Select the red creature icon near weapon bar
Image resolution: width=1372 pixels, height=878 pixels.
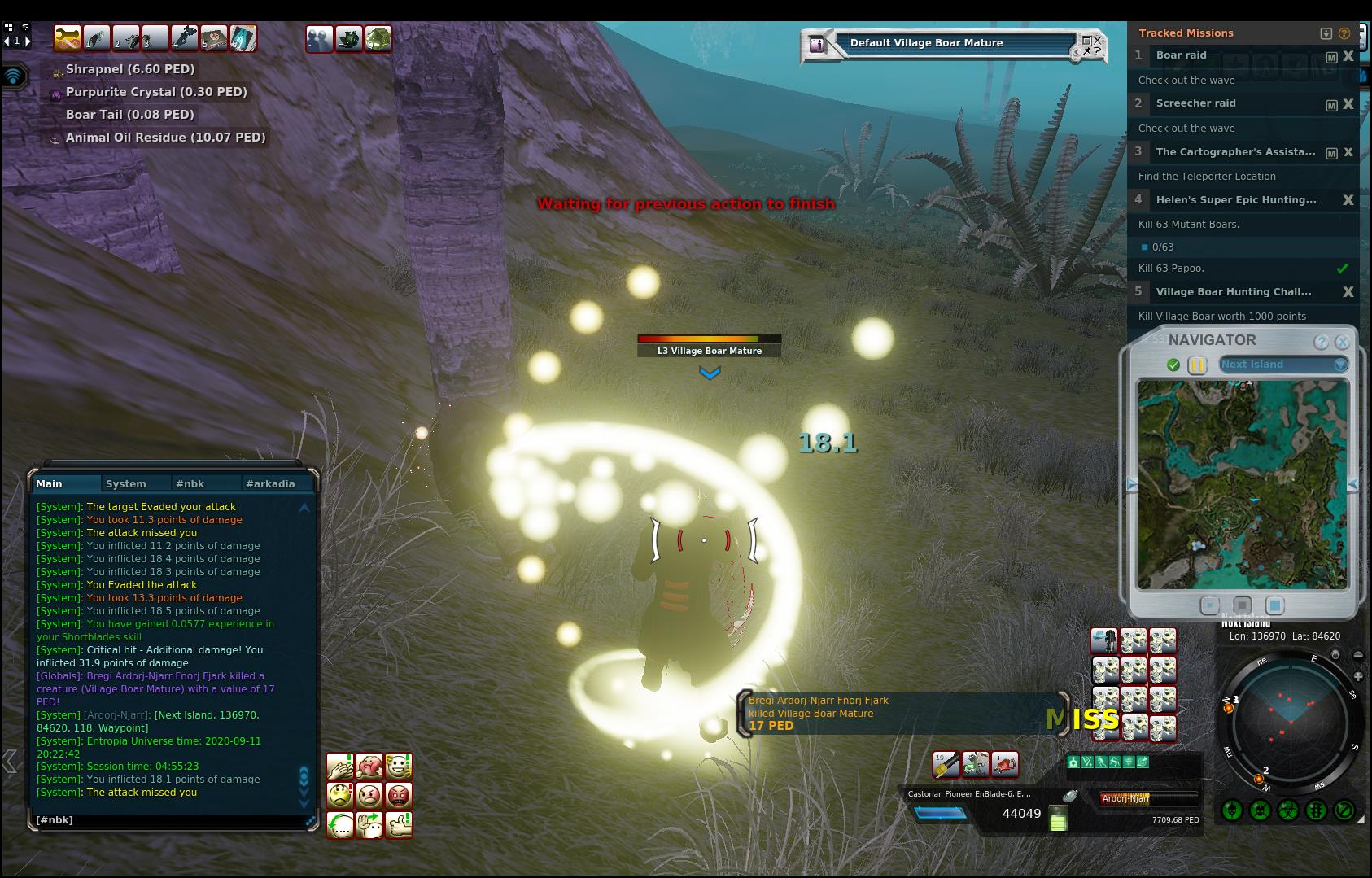tap(1005, 764)
